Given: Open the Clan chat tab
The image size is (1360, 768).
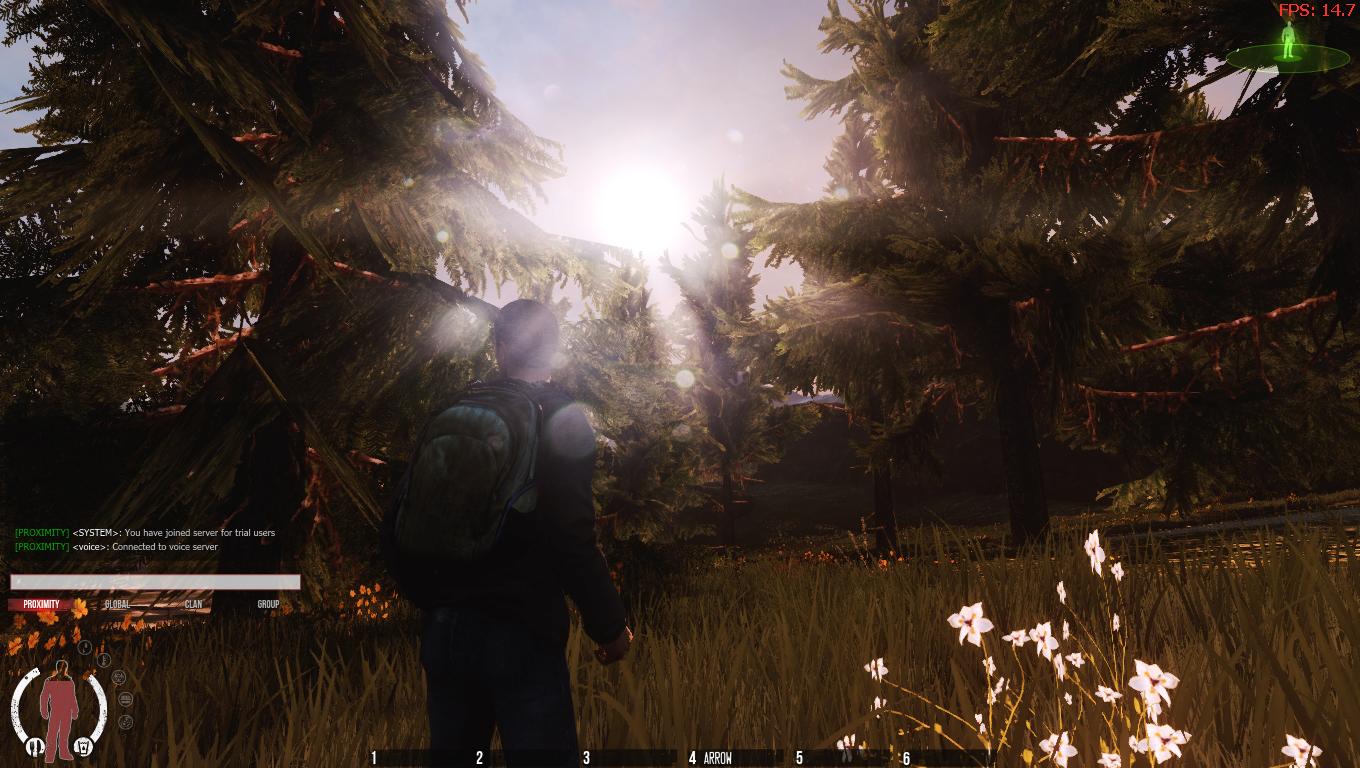Looking at the screenshot, I should tap(193, 605).
